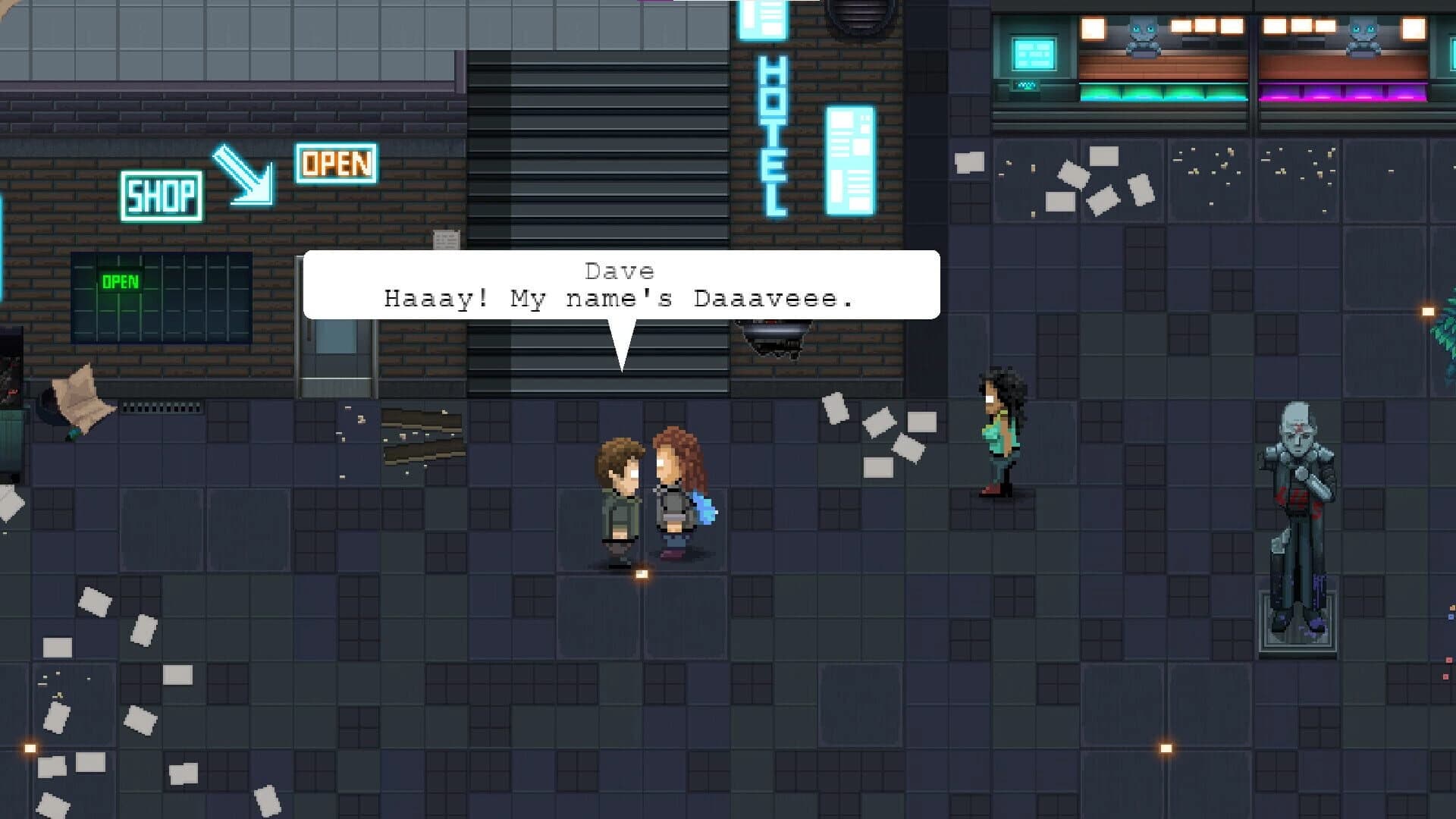1456x819 pixels.
Task: Click the orange OPEN neon sign
Action: click(x=336, y=163)
